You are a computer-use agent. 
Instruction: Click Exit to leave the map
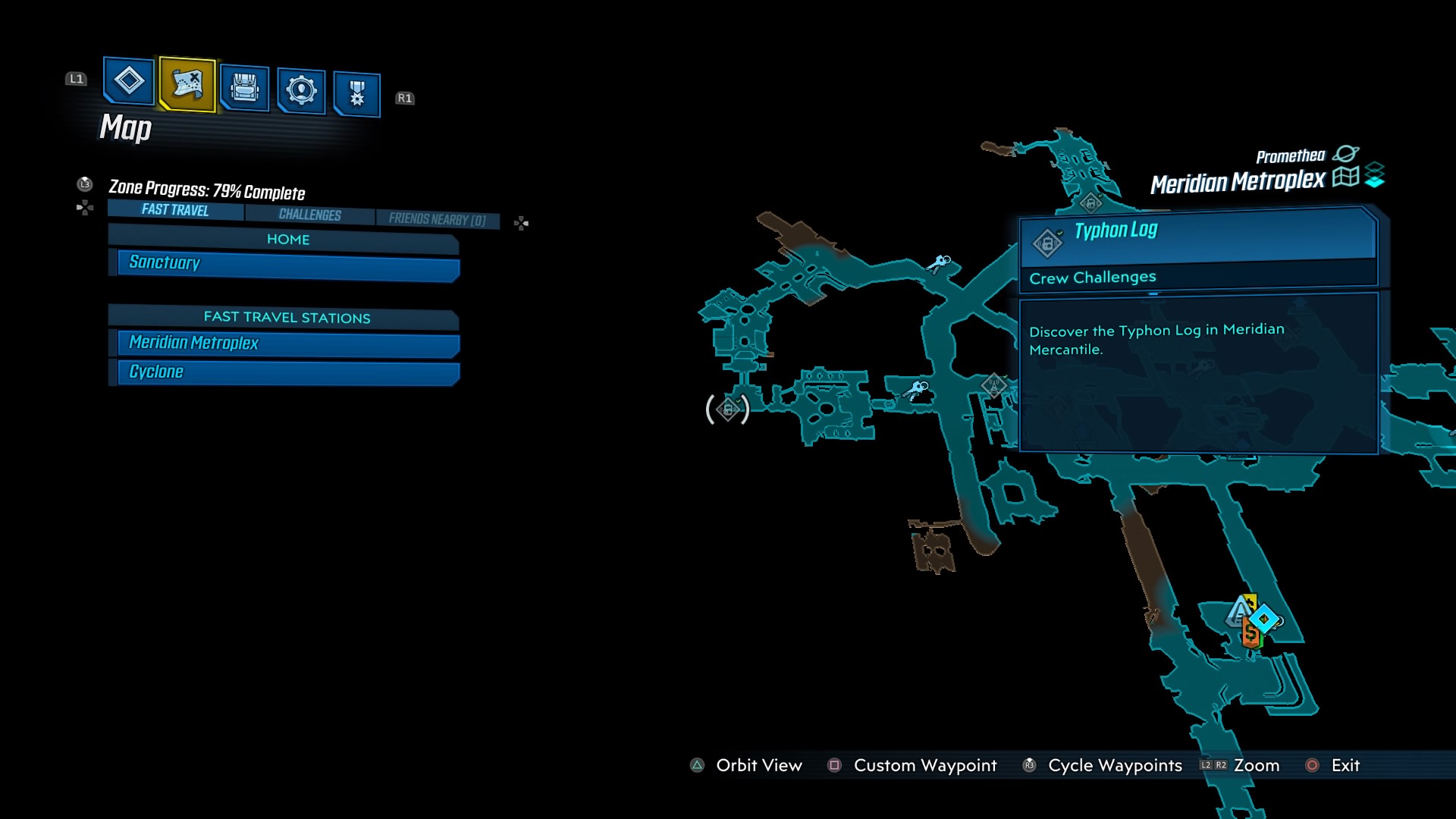[x=1344, y=765]
